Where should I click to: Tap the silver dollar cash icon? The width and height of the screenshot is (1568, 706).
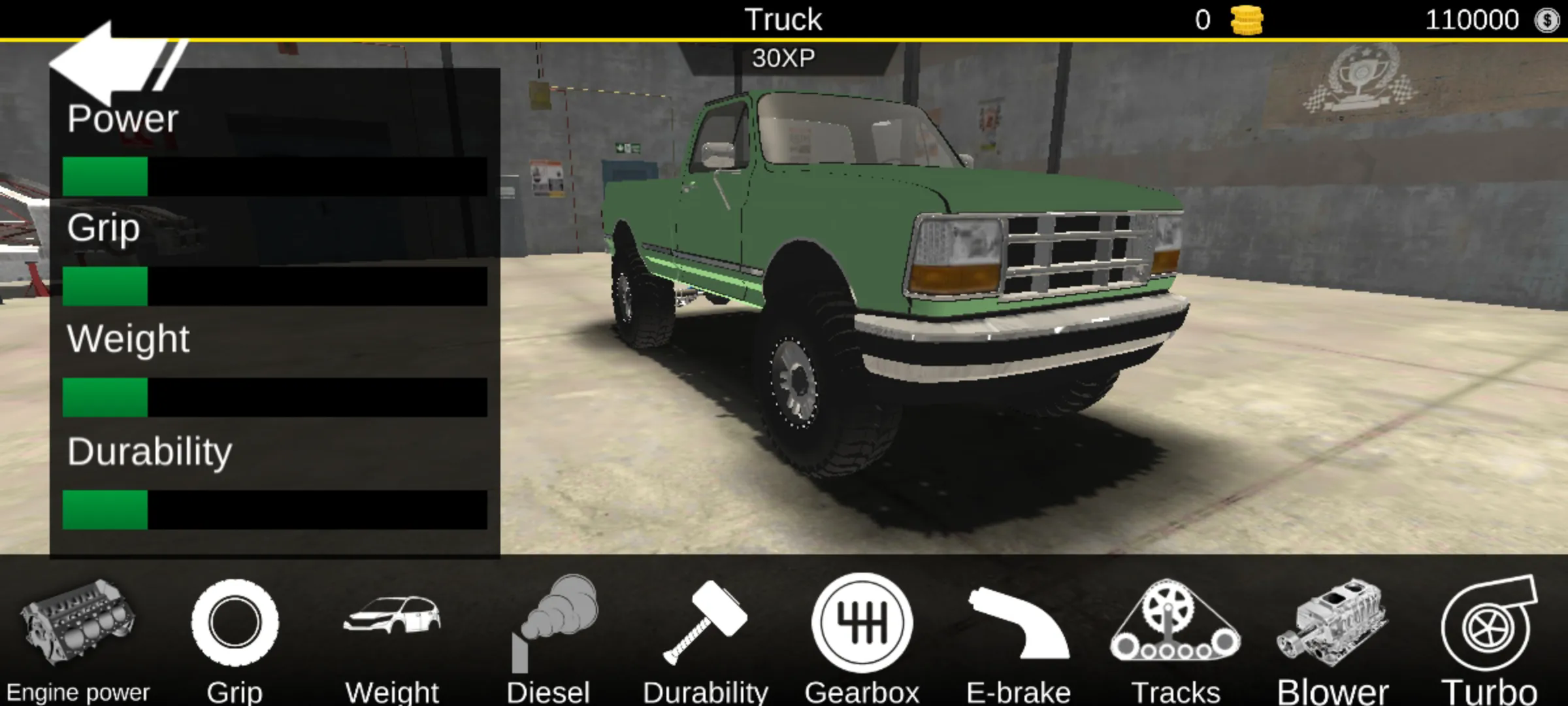coord(1547,20)
